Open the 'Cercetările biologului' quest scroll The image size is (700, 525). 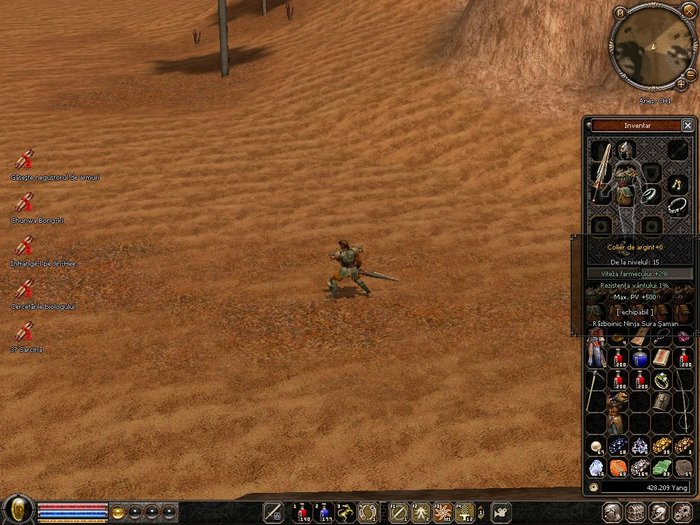point(25,289)
